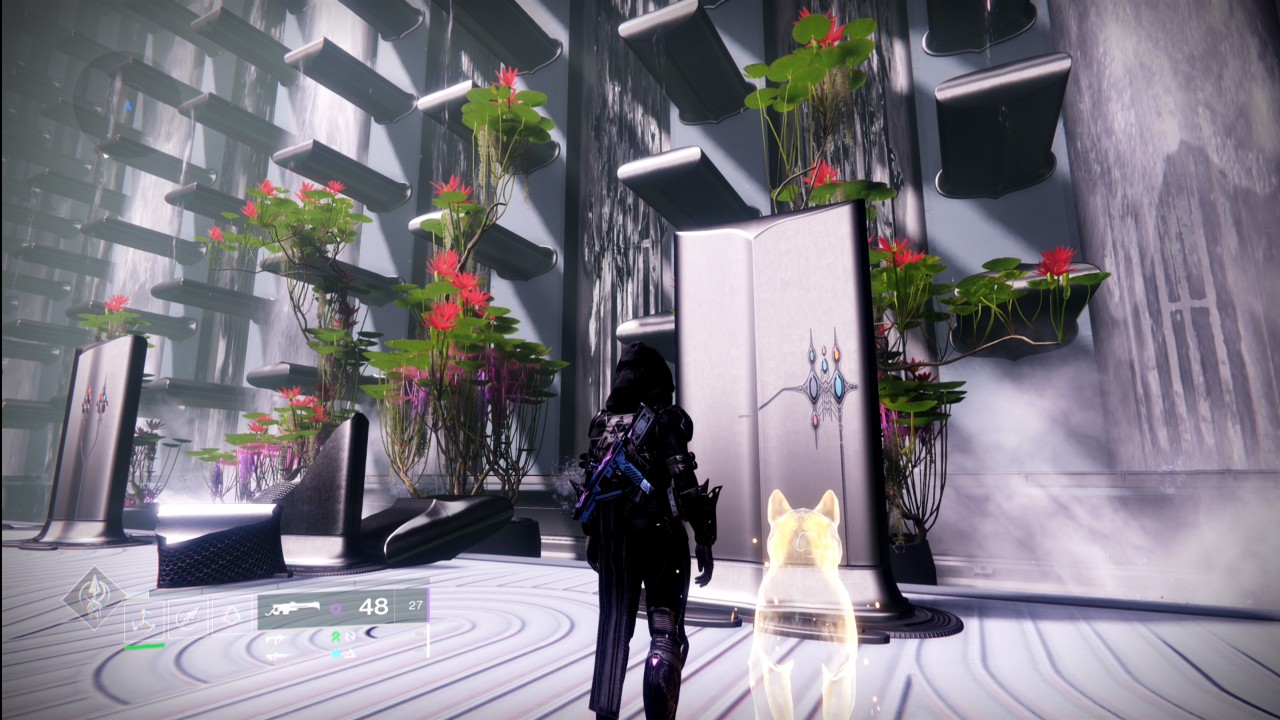Click the circular ammo refresh indicator
The height and width of the screenshot is (720, 1280).
point(350,638)
